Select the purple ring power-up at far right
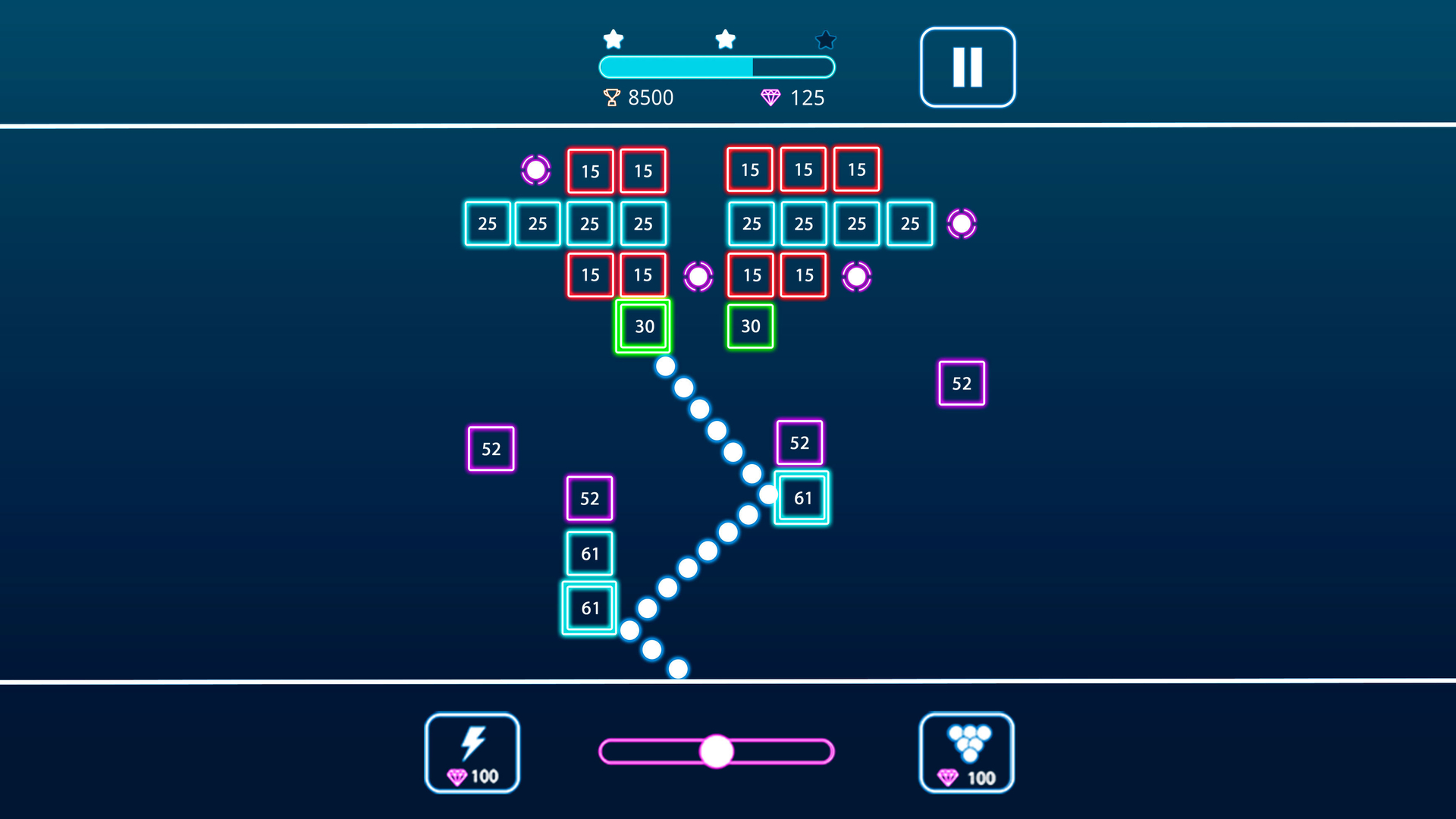 pyautogui.click(x=962, y=223)
